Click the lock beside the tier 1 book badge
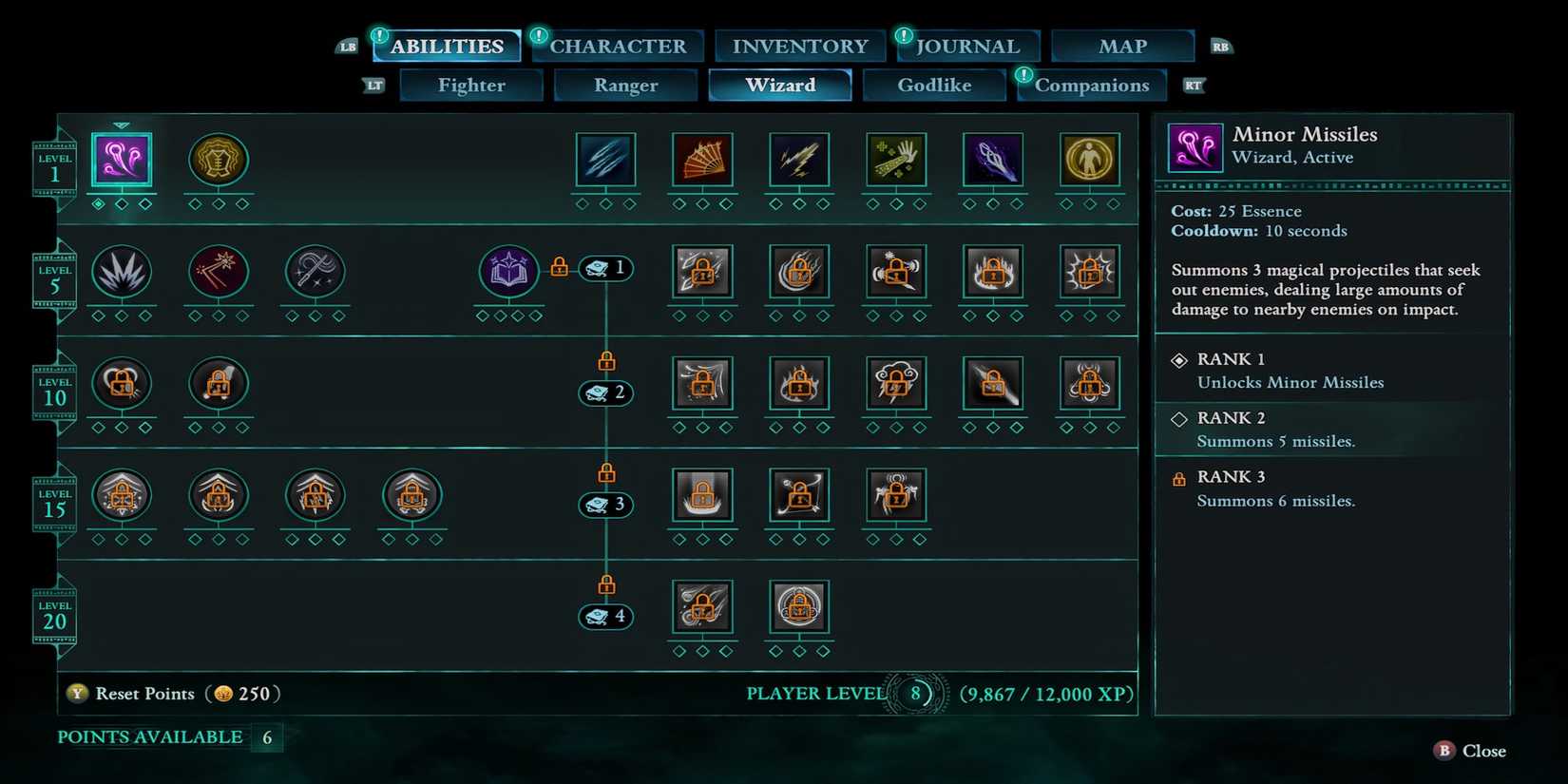 coord(559,267)
